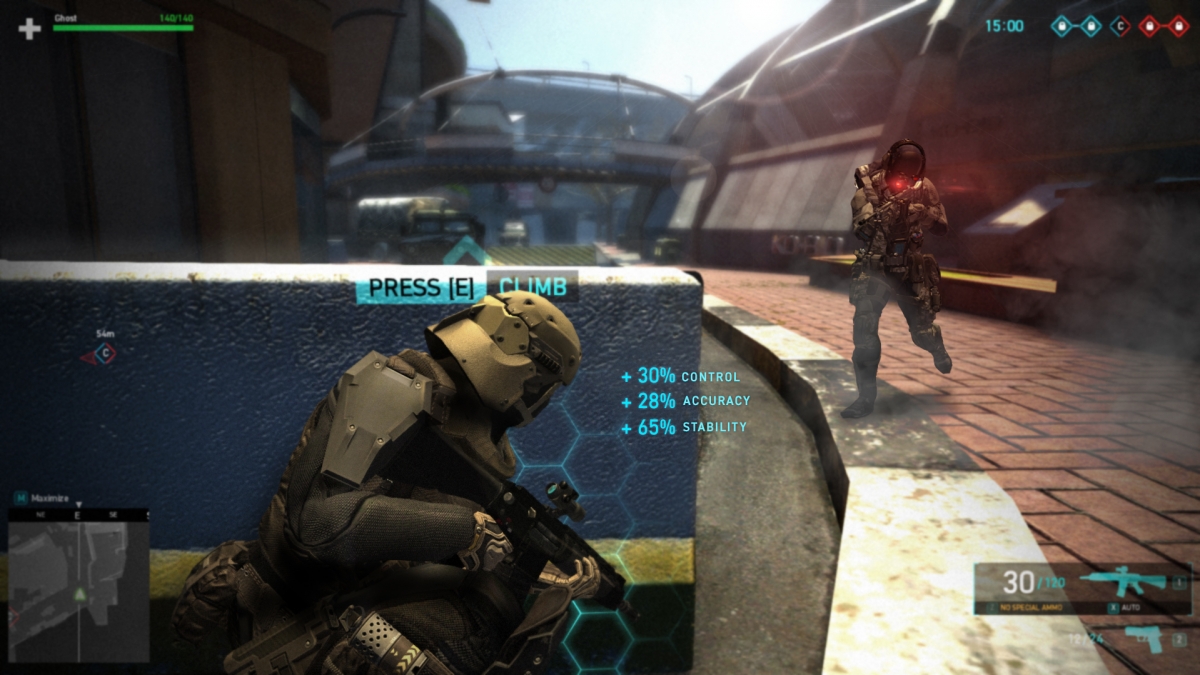1200x675 pixels.
Task: Click the minimap compass strip
Action: coord(79,514)
